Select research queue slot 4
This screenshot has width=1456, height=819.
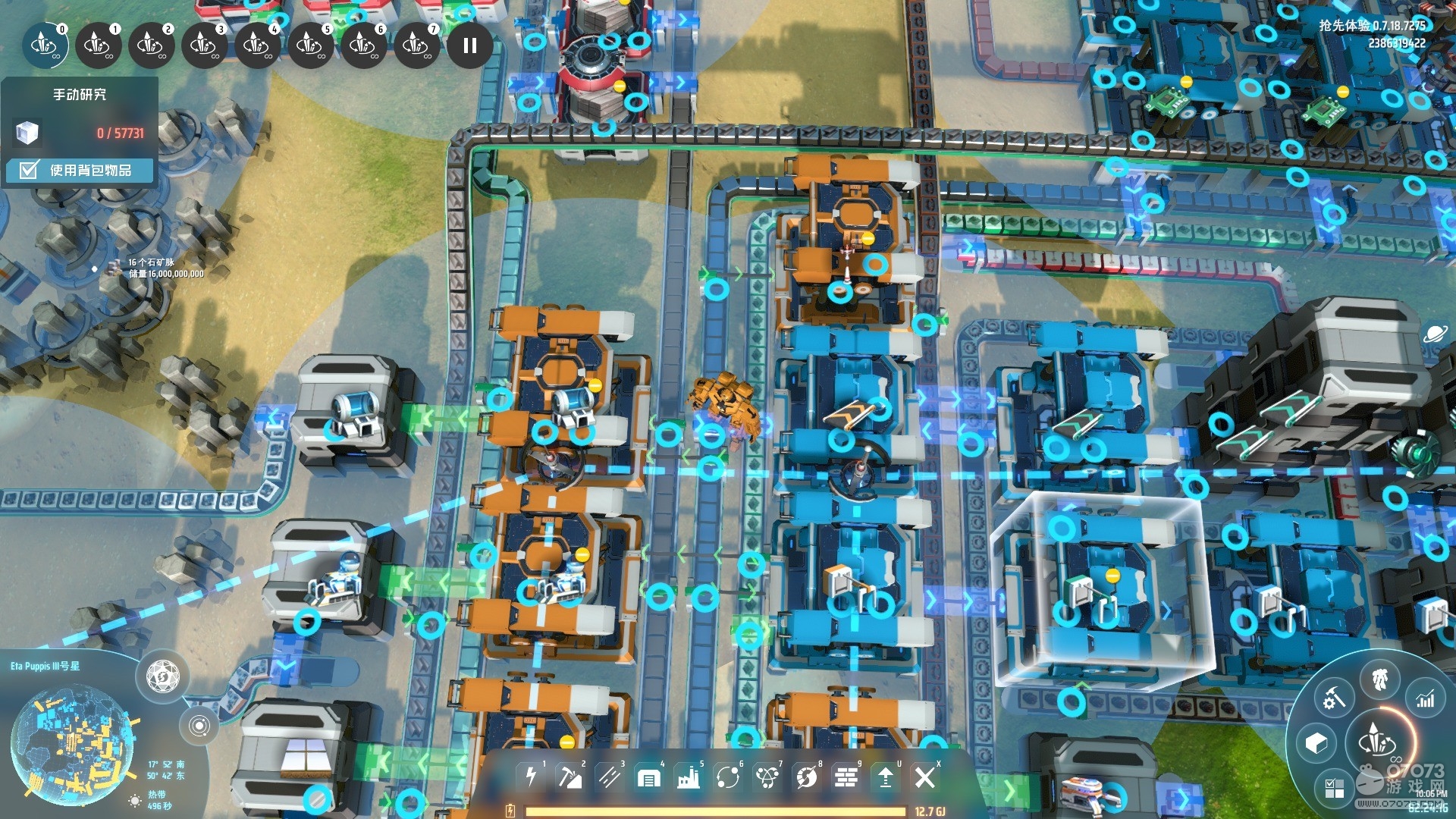point(257,46)
